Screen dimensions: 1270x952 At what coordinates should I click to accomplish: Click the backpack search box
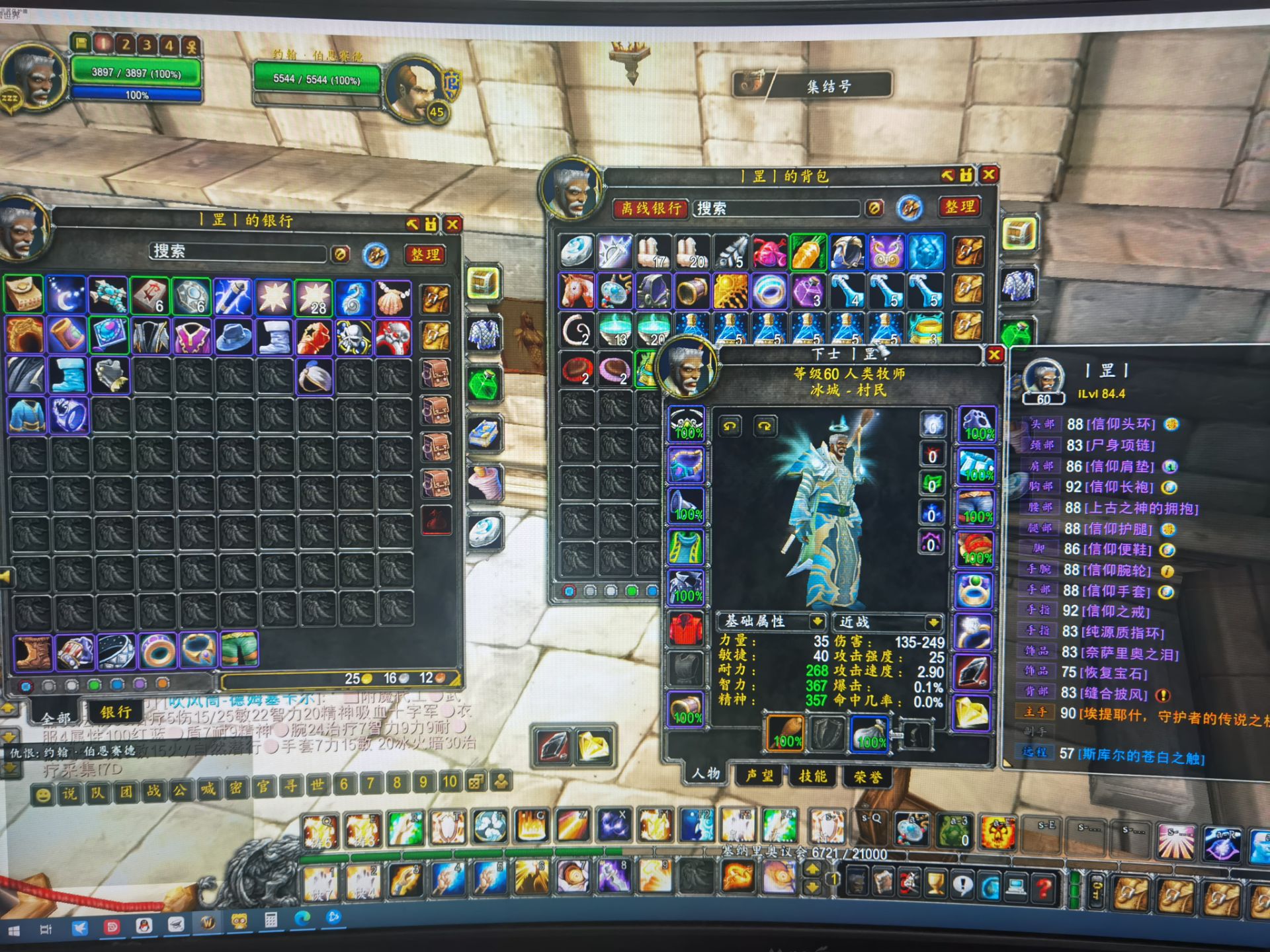777,209
